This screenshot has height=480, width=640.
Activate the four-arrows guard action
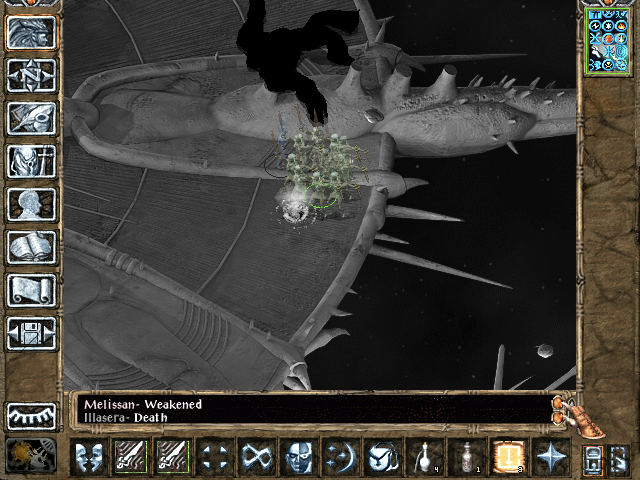216,456
